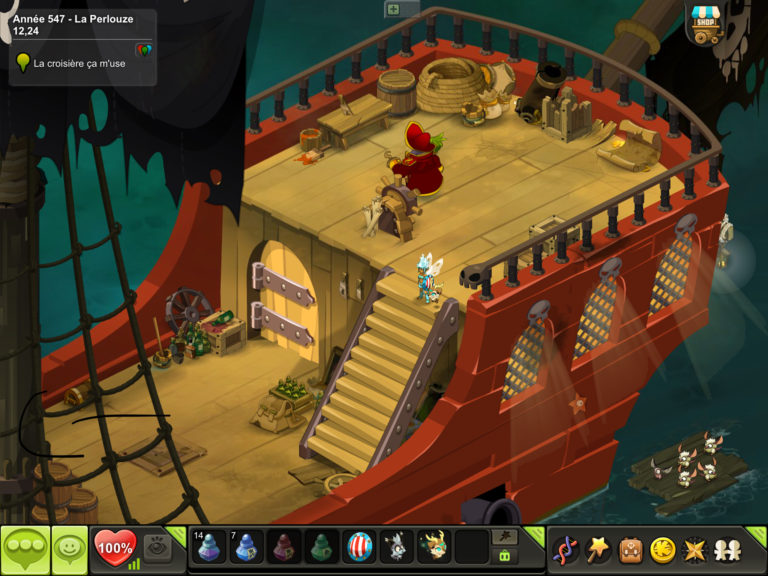Open the chat speech bubbles panel
This screenshot has height=576, width=768.
click(25, 549)
